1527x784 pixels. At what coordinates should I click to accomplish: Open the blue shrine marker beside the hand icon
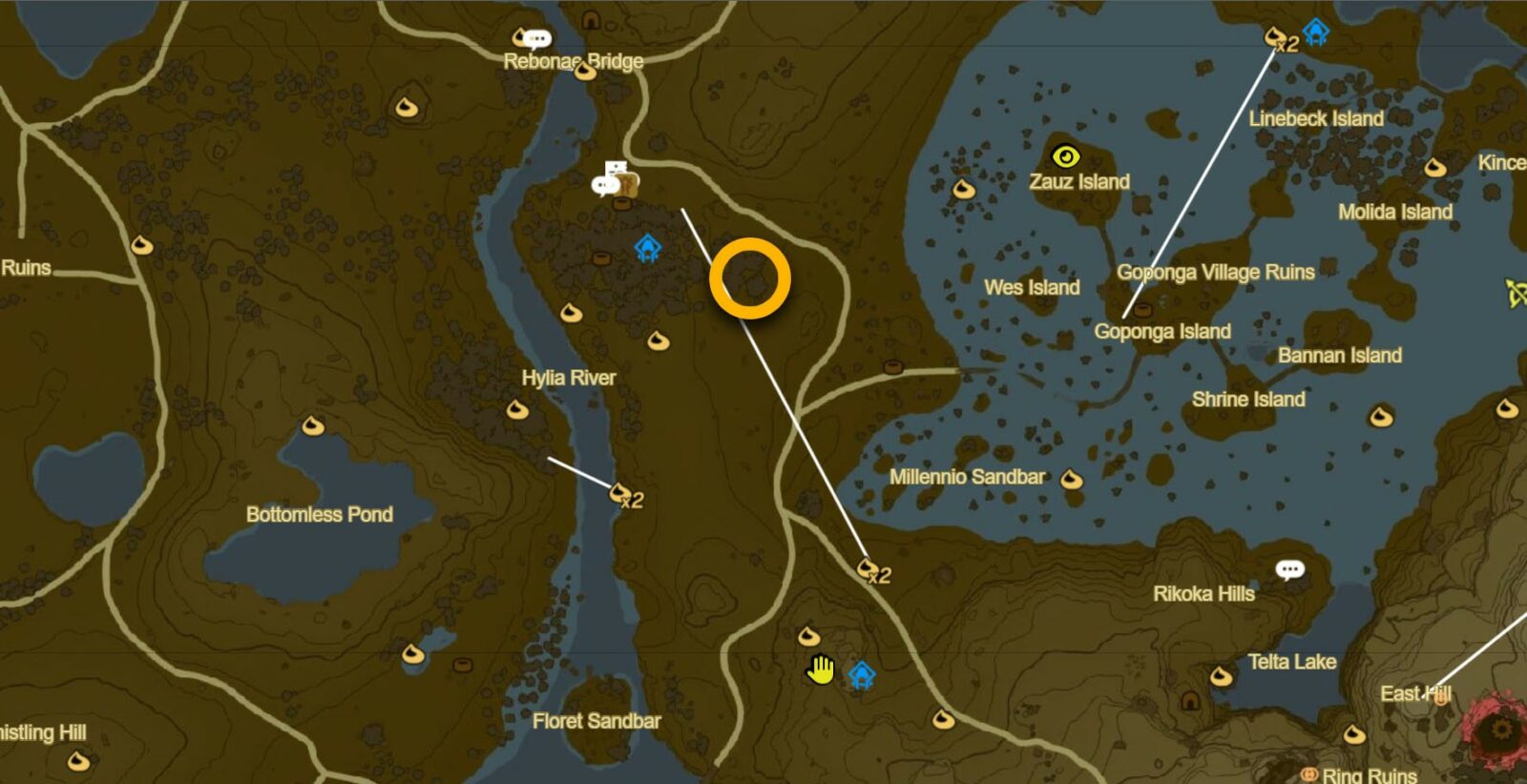(862, 675)
